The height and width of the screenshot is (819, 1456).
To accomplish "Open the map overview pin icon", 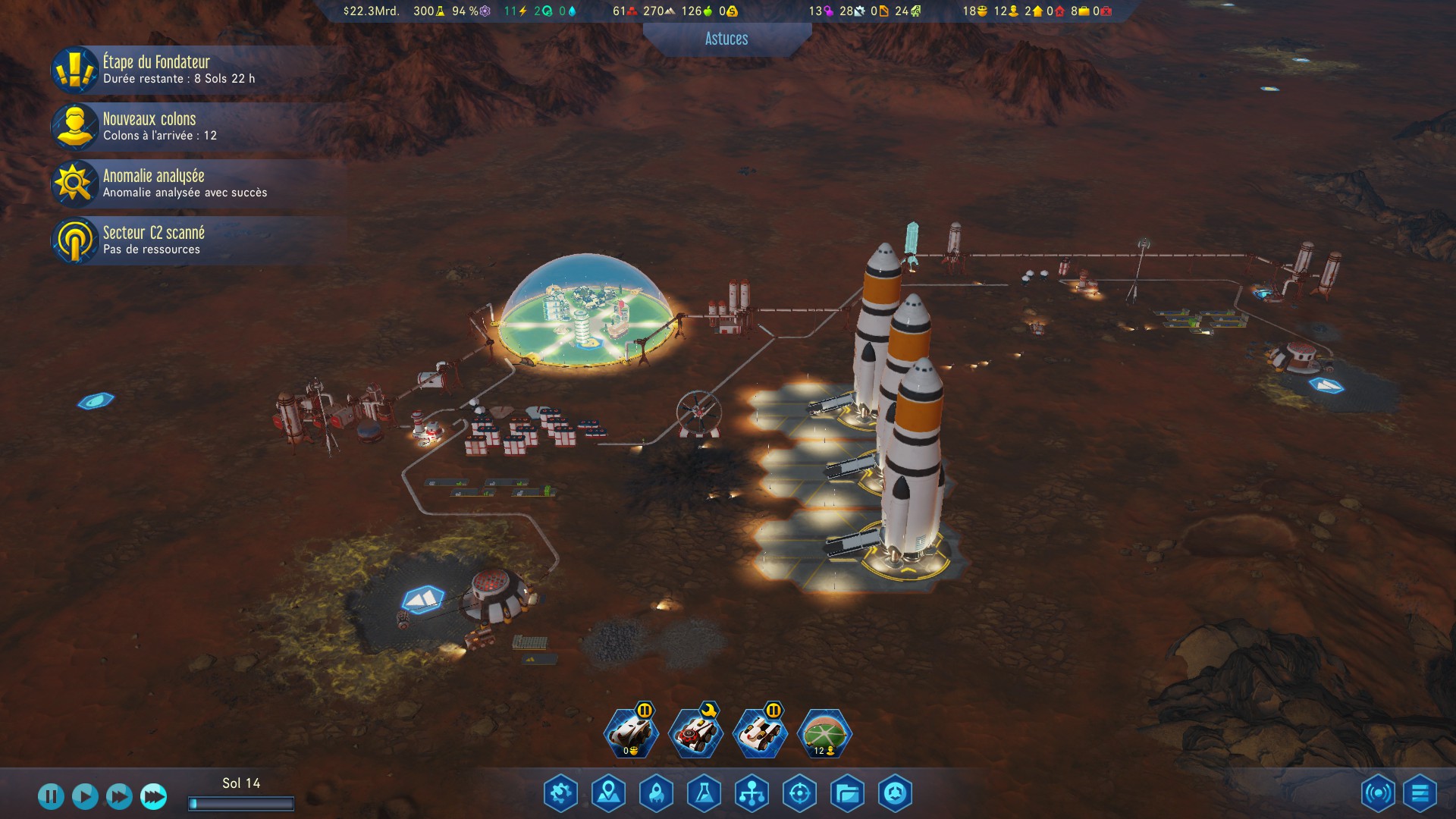I will (609, 794).
